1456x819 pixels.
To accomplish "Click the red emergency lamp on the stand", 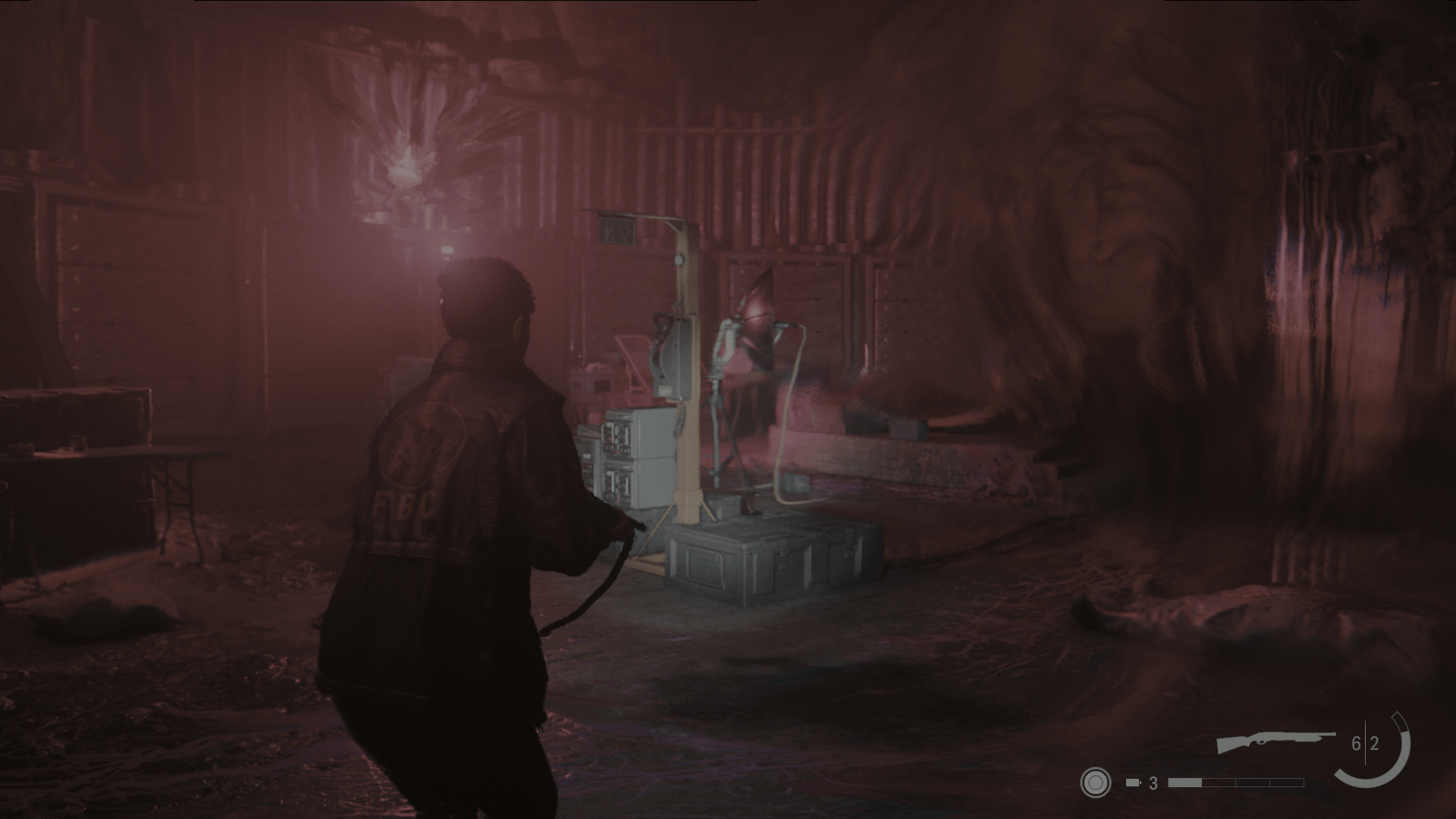I will [755, 311].
